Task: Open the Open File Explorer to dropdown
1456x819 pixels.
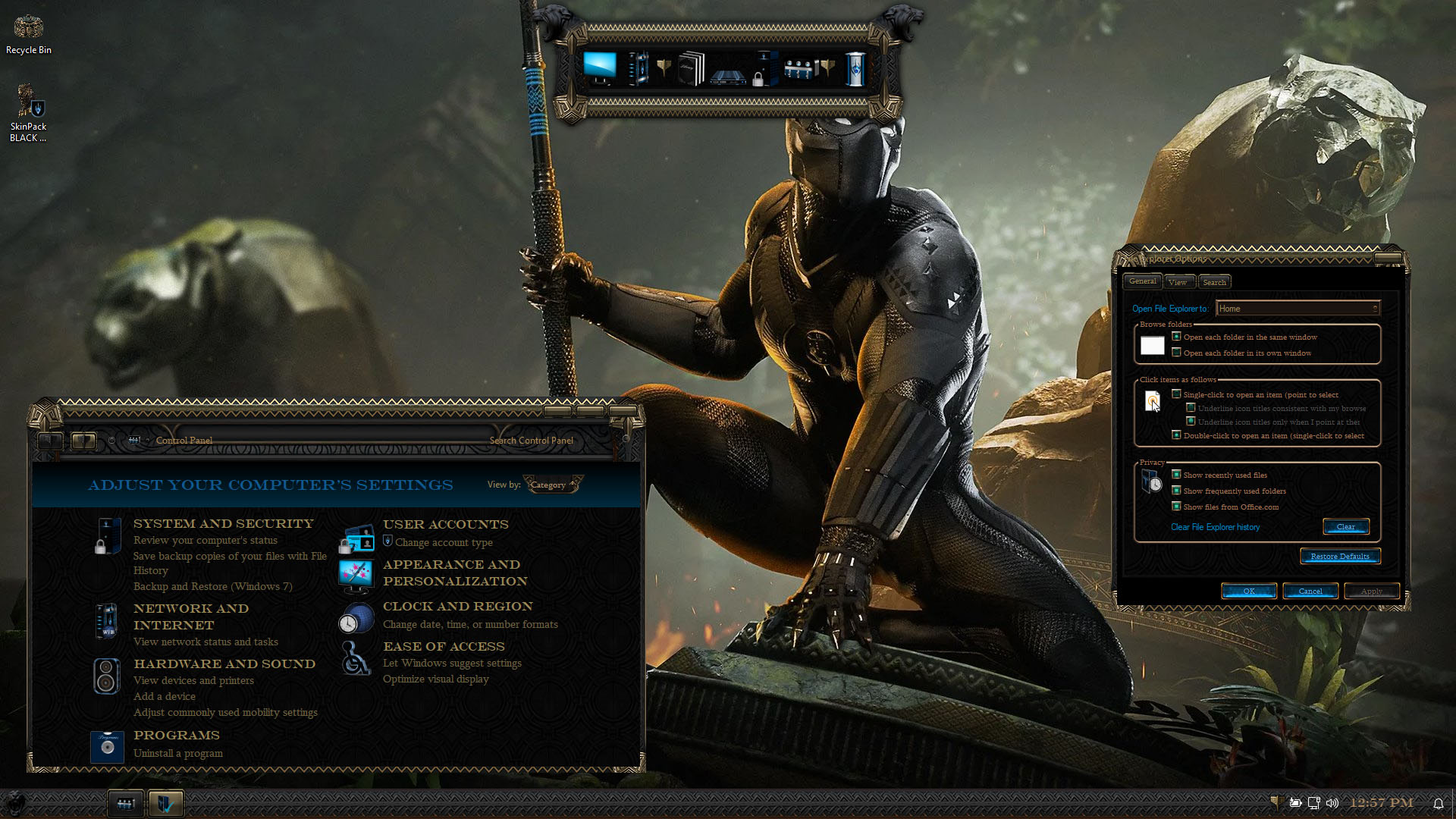Action: pyautogui.click(x=1298, y=309)
